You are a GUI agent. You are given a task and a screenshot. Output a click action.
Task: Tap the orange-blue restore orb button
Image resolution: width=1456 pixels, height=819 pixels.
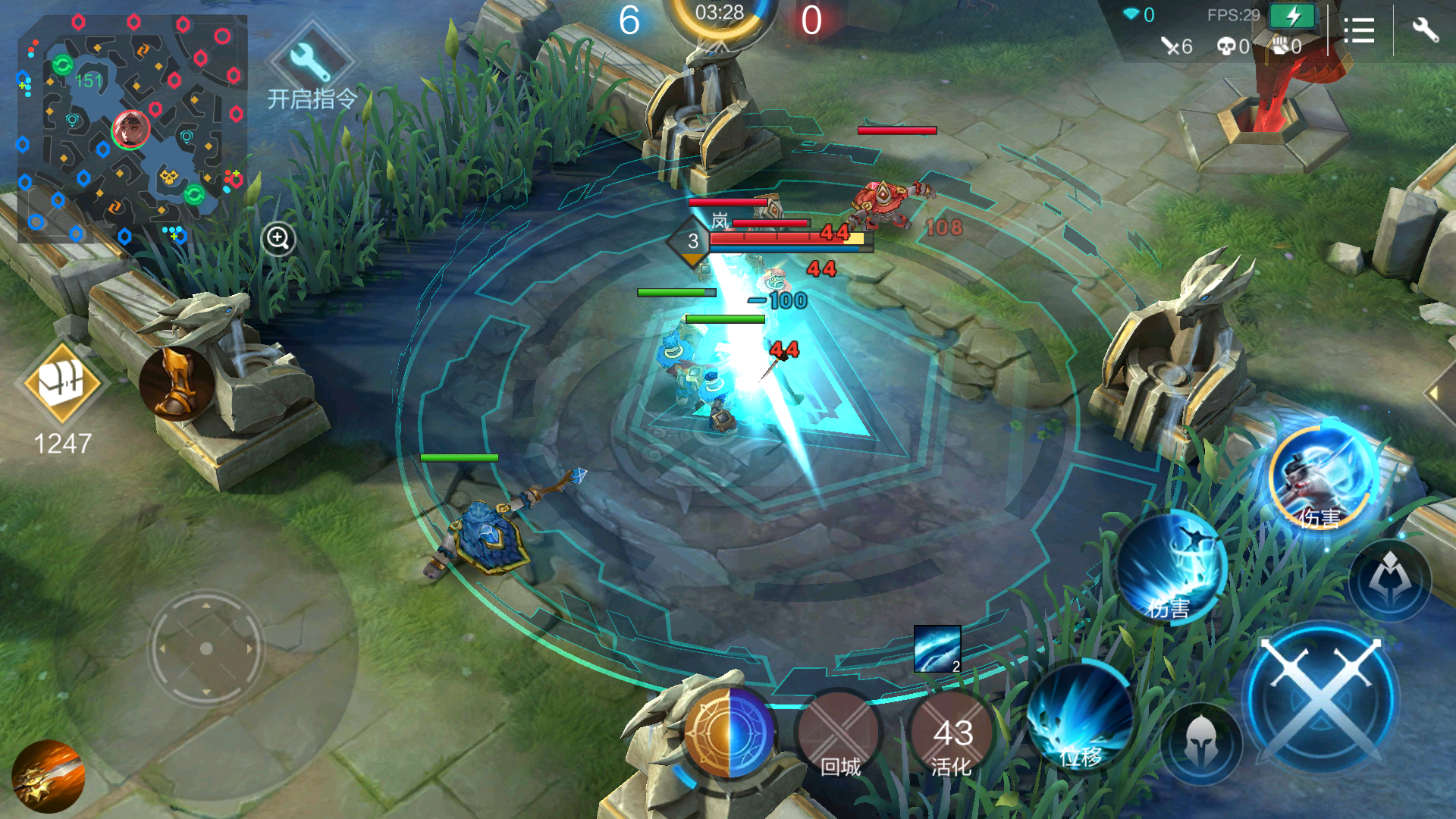tap(729, 733)
